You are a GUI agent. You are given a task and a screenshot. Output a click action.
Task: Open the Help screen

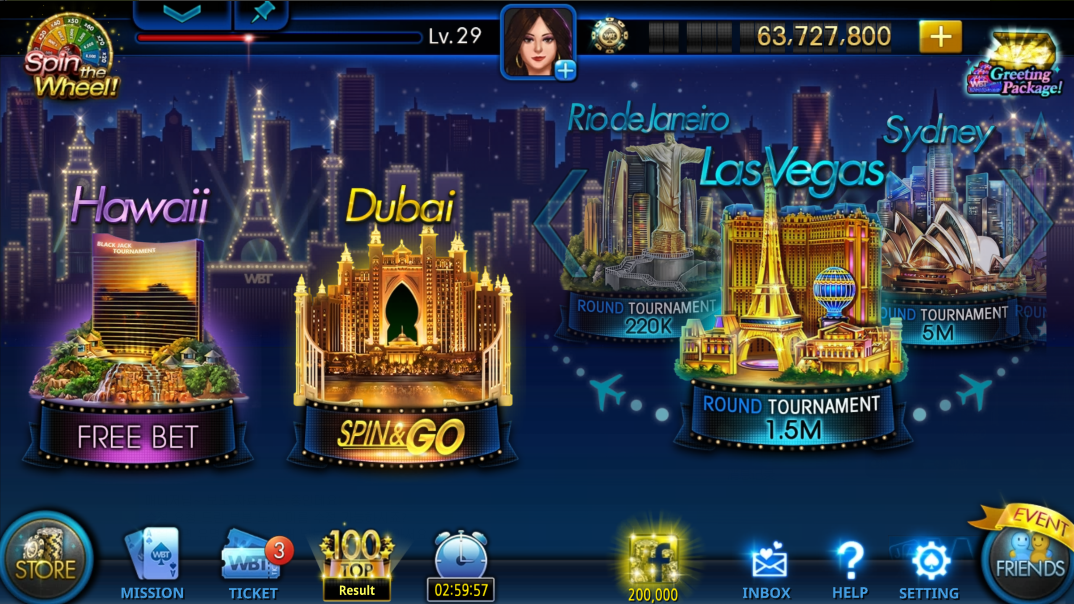849,570
